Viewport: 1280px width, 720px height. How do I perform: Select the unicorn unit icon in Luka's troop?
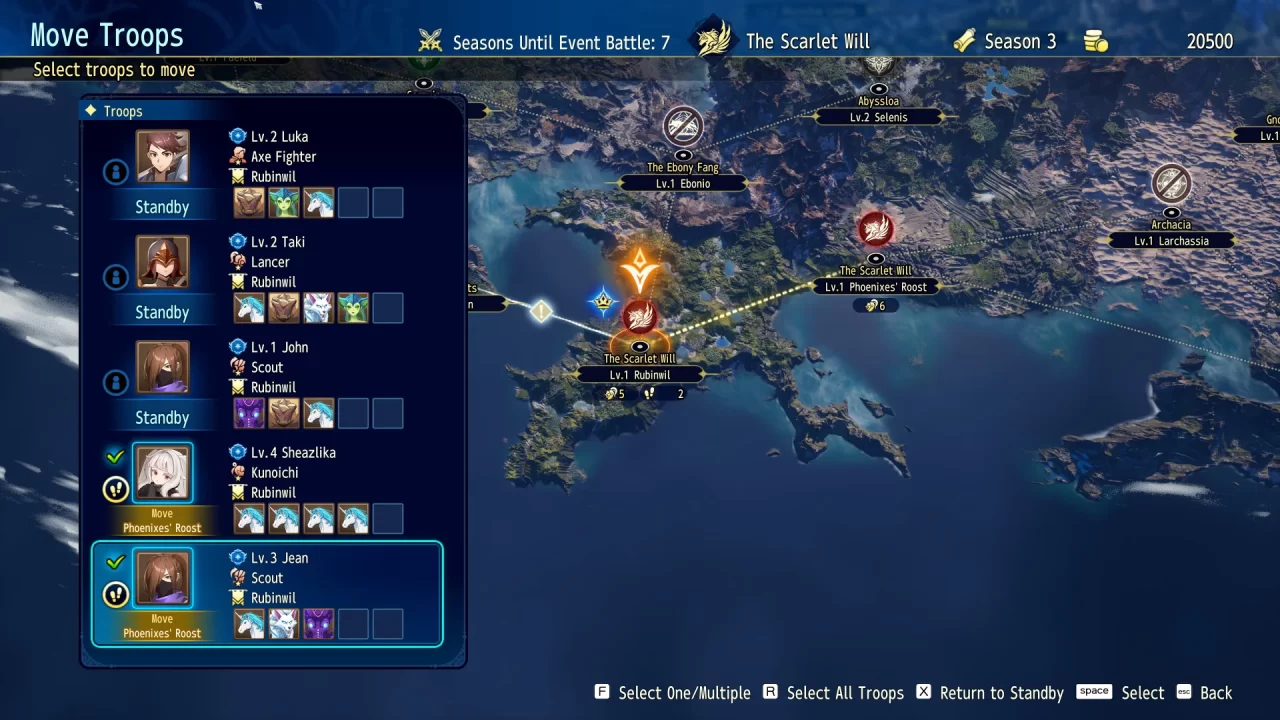coord(319,202)
